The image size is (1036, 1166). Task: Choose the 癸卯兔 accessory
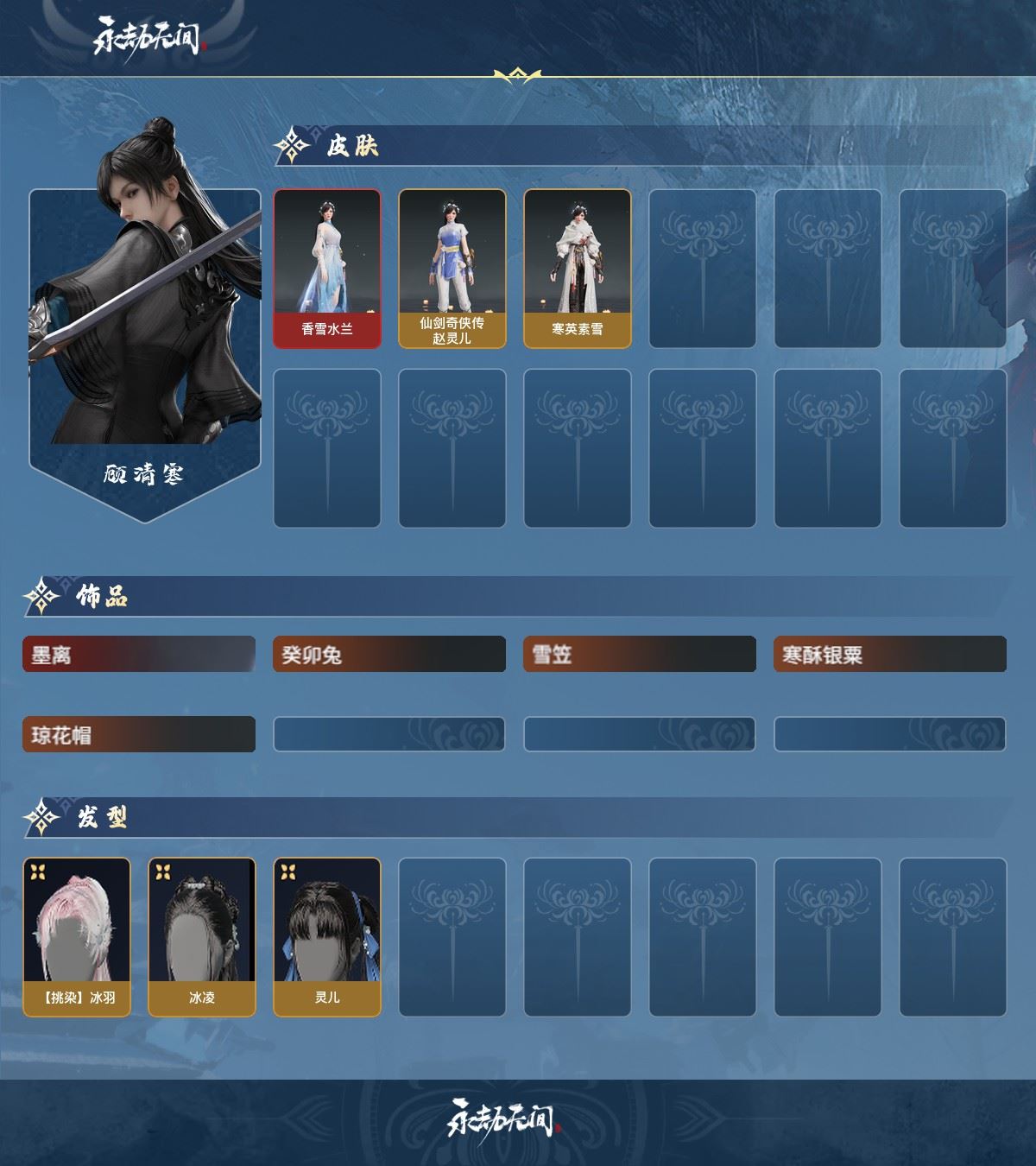[x=389, y=655]
